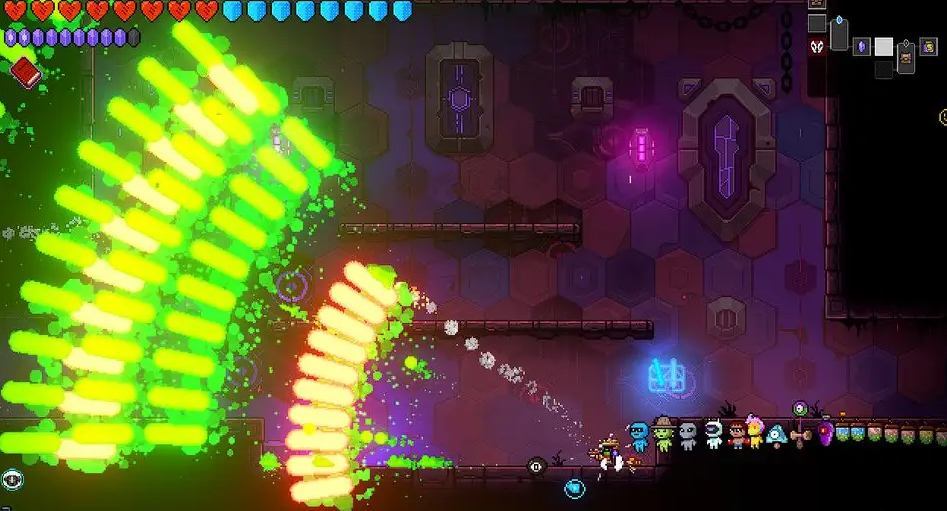Activate the red book active item
The image size is (947, 511).
(x=25, y=72)
